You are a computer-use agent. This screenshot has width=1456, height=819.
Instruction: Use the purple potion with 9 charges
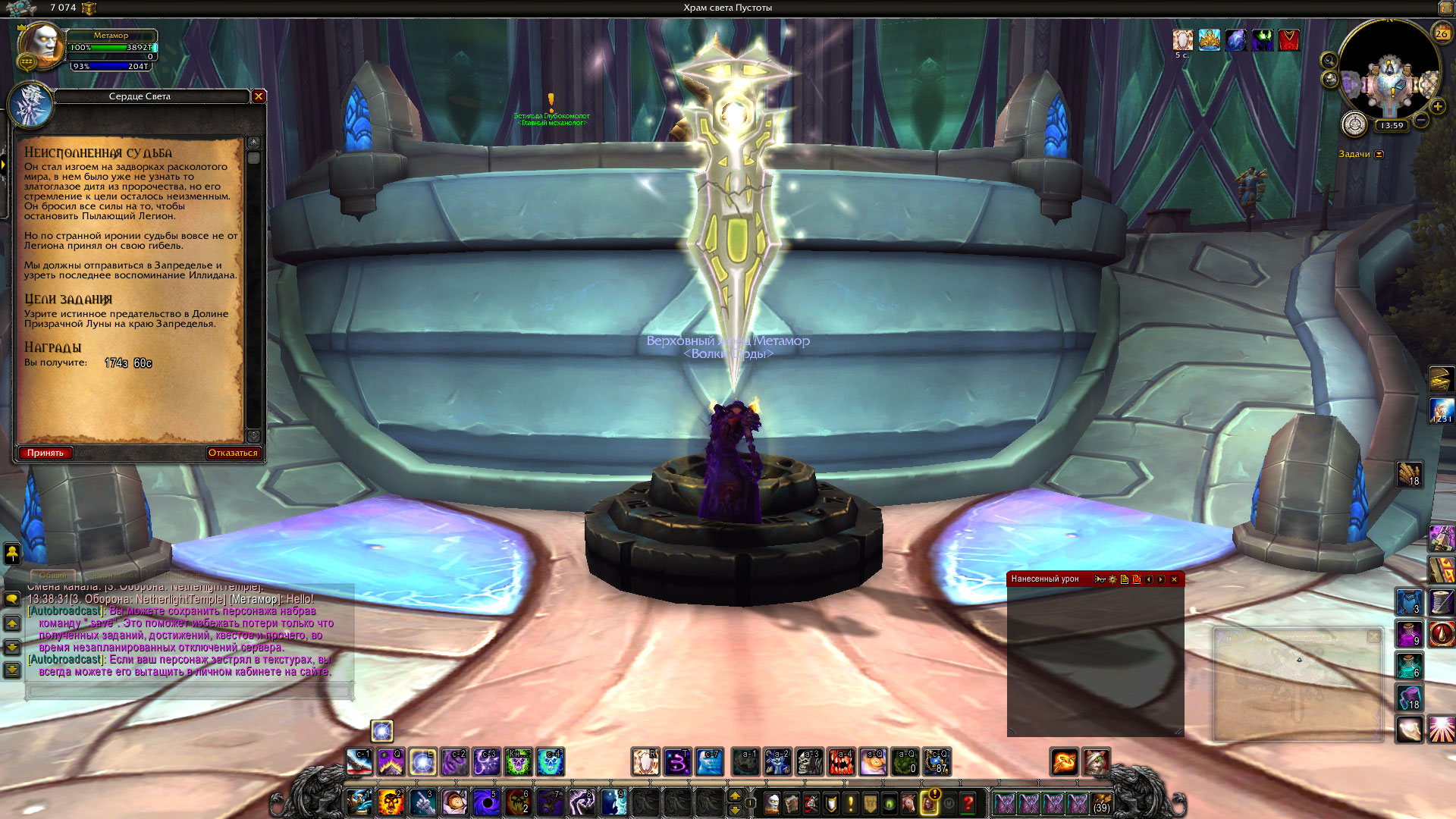tap(1409, 634)
